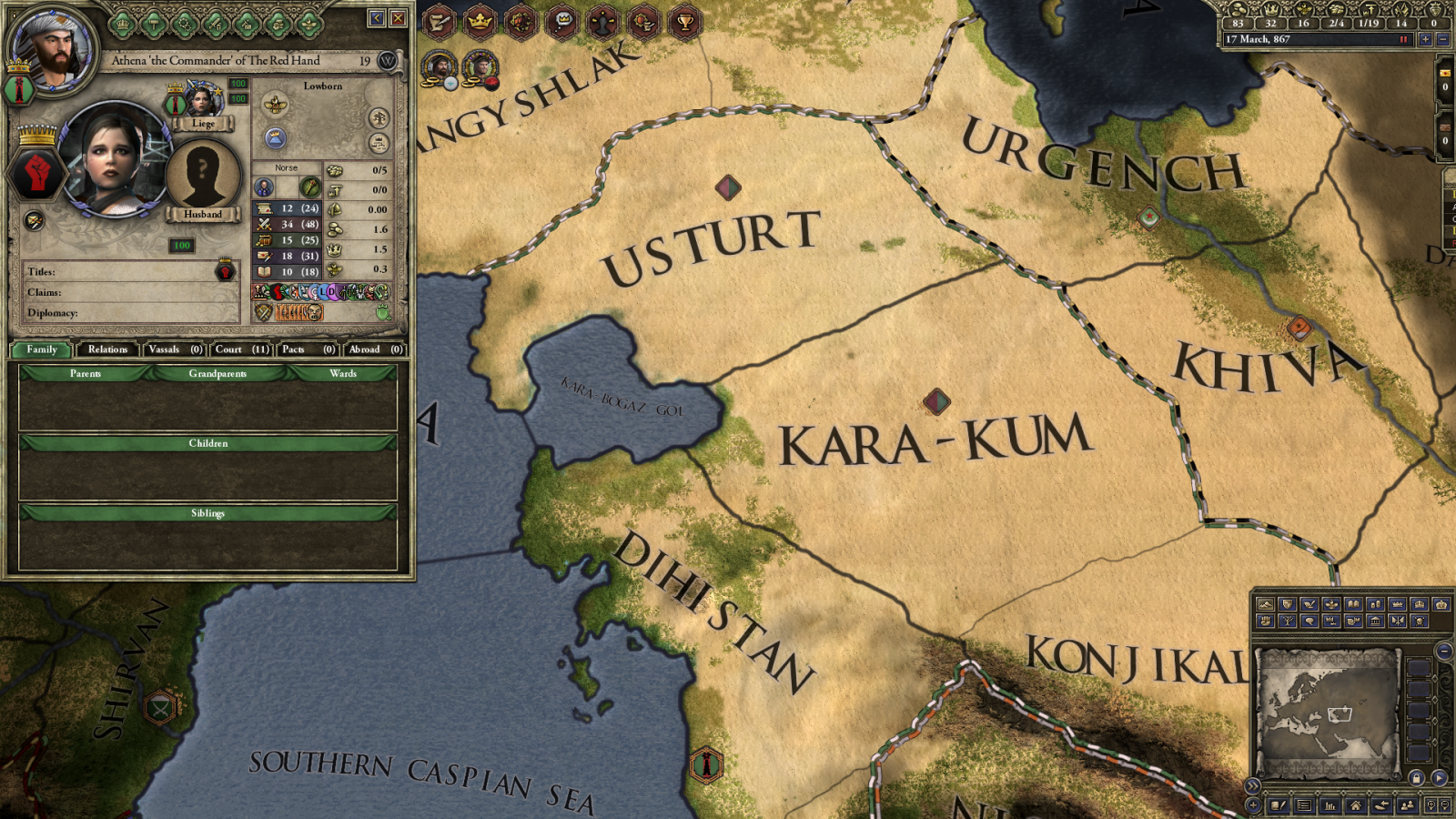Center the camera on your capital
This screenshot has width=1456, height=819.
coord(1355,804)
